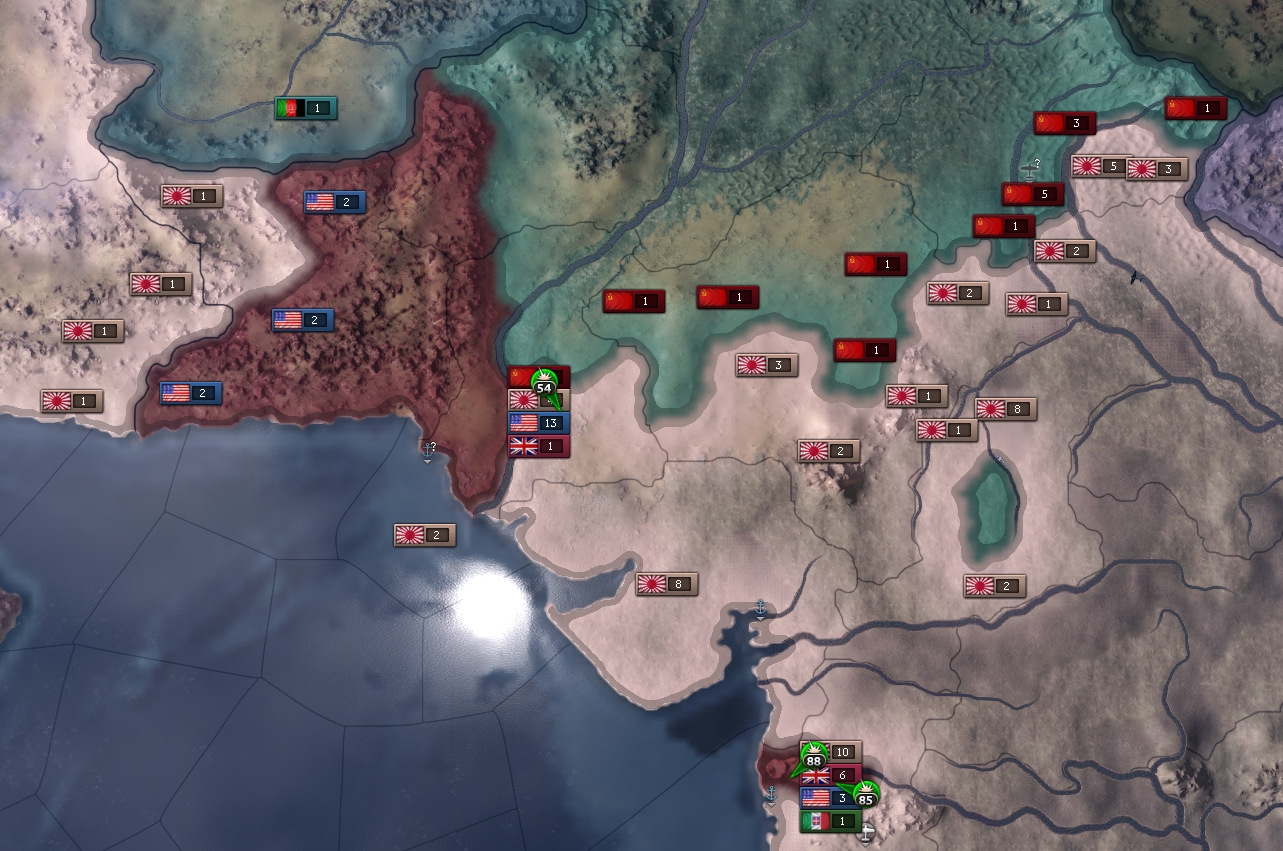Image resolution: width=1283 pixels, height=851 pixels.
Task: Select the American counter with 13 divisions
Action: [x=539, y=423]
